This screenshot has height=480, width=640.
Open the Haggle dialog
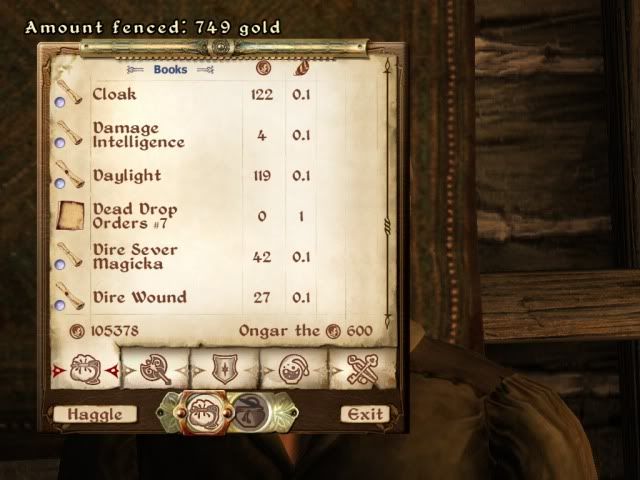(x=89, y=413)
